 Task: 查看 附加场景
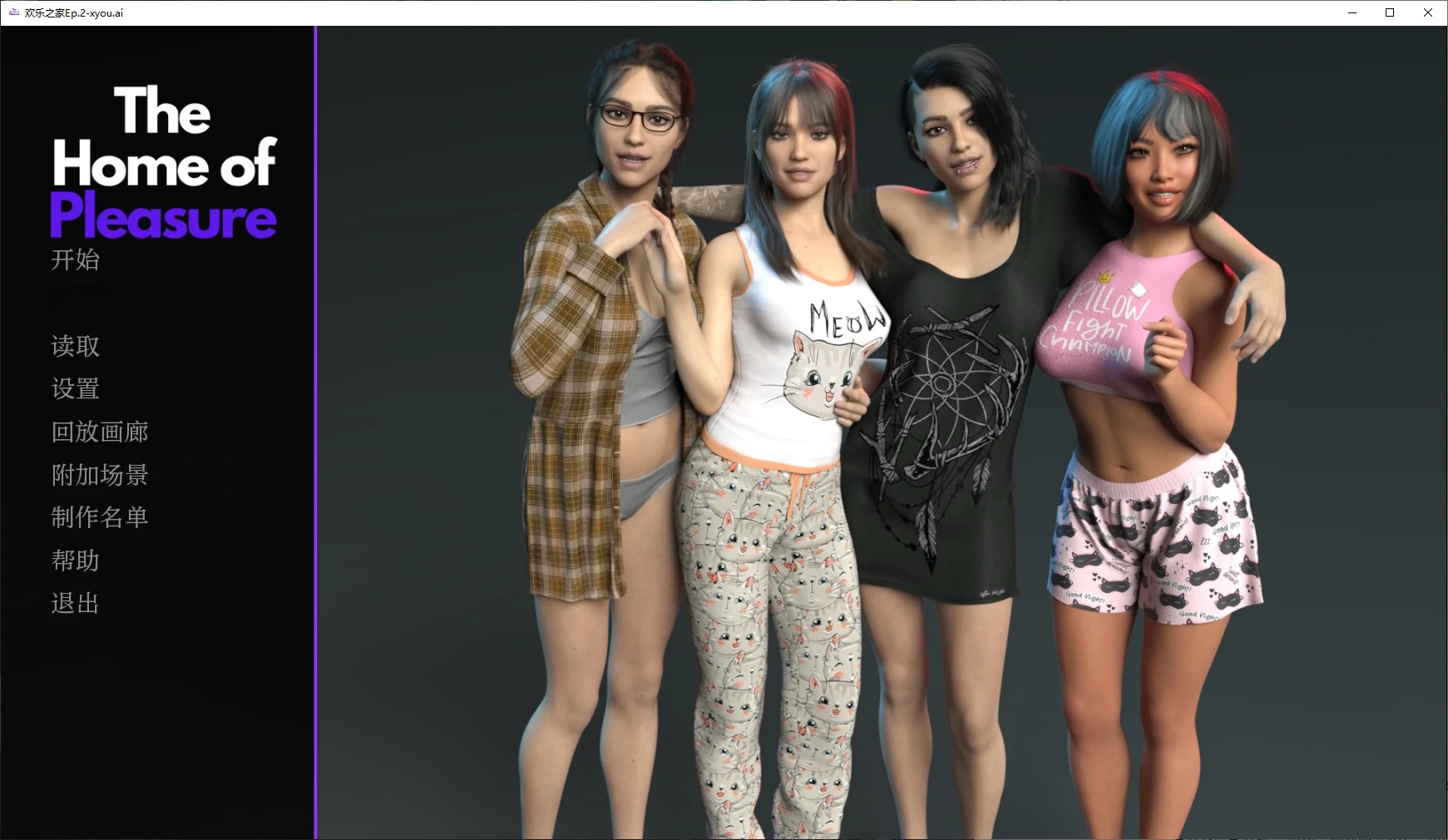(x=99, y=474)
